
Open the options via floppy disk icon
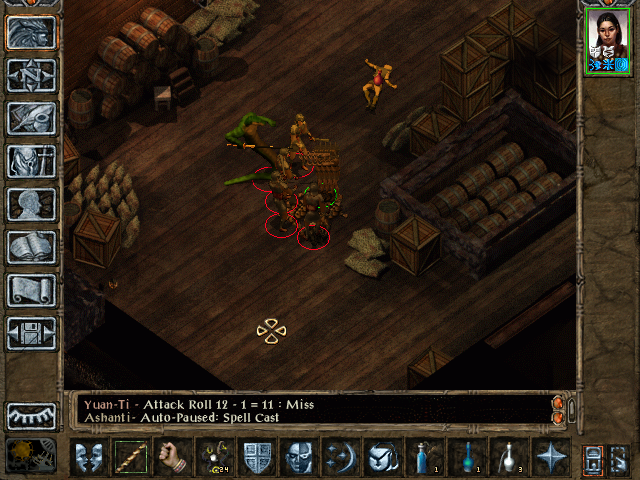point(32,333)
